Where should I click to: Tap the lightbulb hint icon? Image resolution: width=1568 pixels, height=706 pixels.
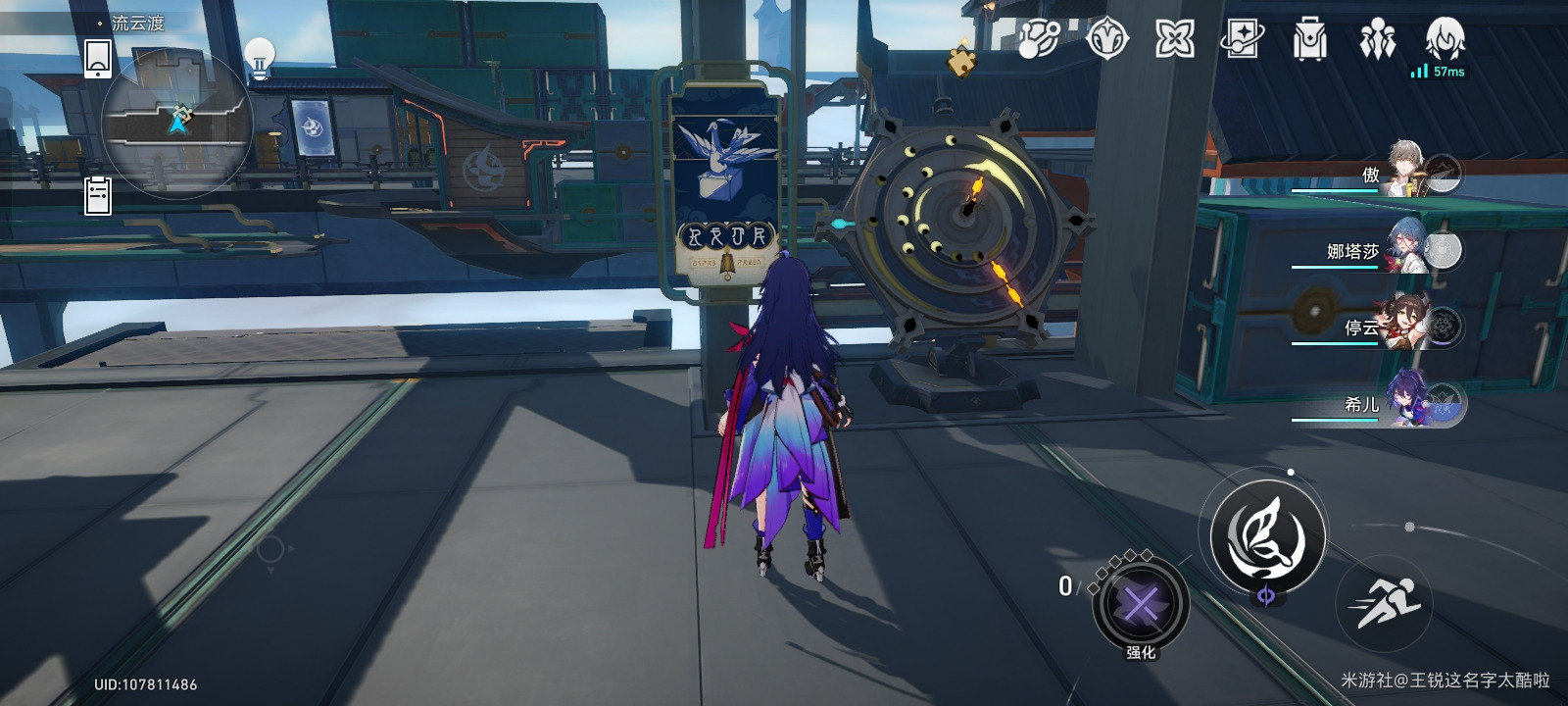point(259,56)
